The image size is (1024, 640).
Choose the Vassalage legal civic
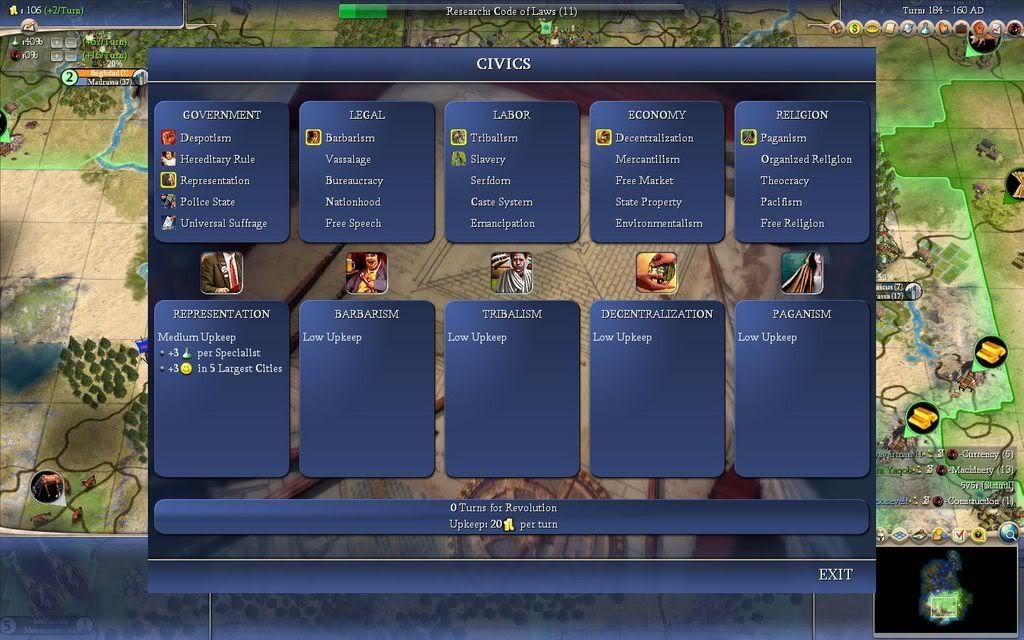pyautogui.click(x=348, y=159)
